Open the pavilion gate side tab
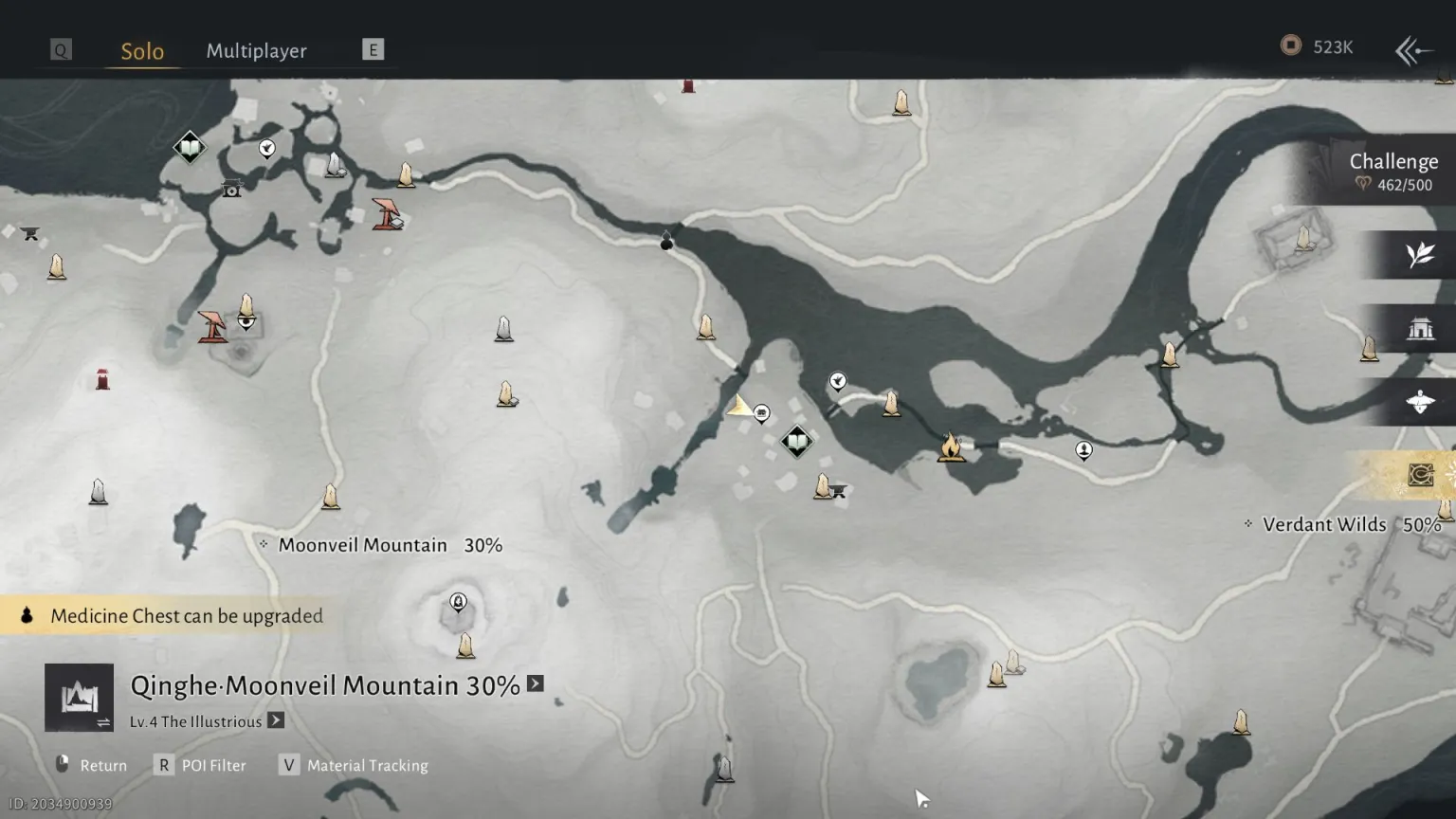This screenshot has height=819, width=1456. click(1419, 329)
